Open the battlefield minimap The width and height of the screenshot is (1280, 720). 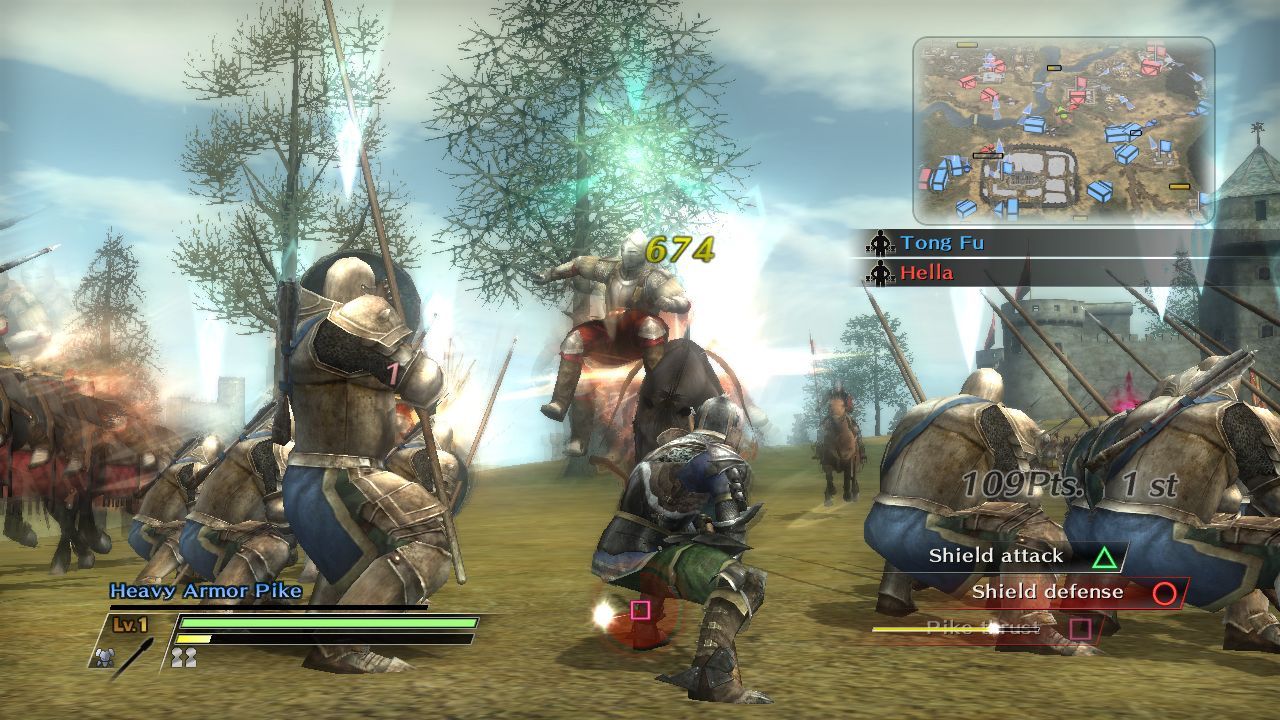tap(1063, 130)
